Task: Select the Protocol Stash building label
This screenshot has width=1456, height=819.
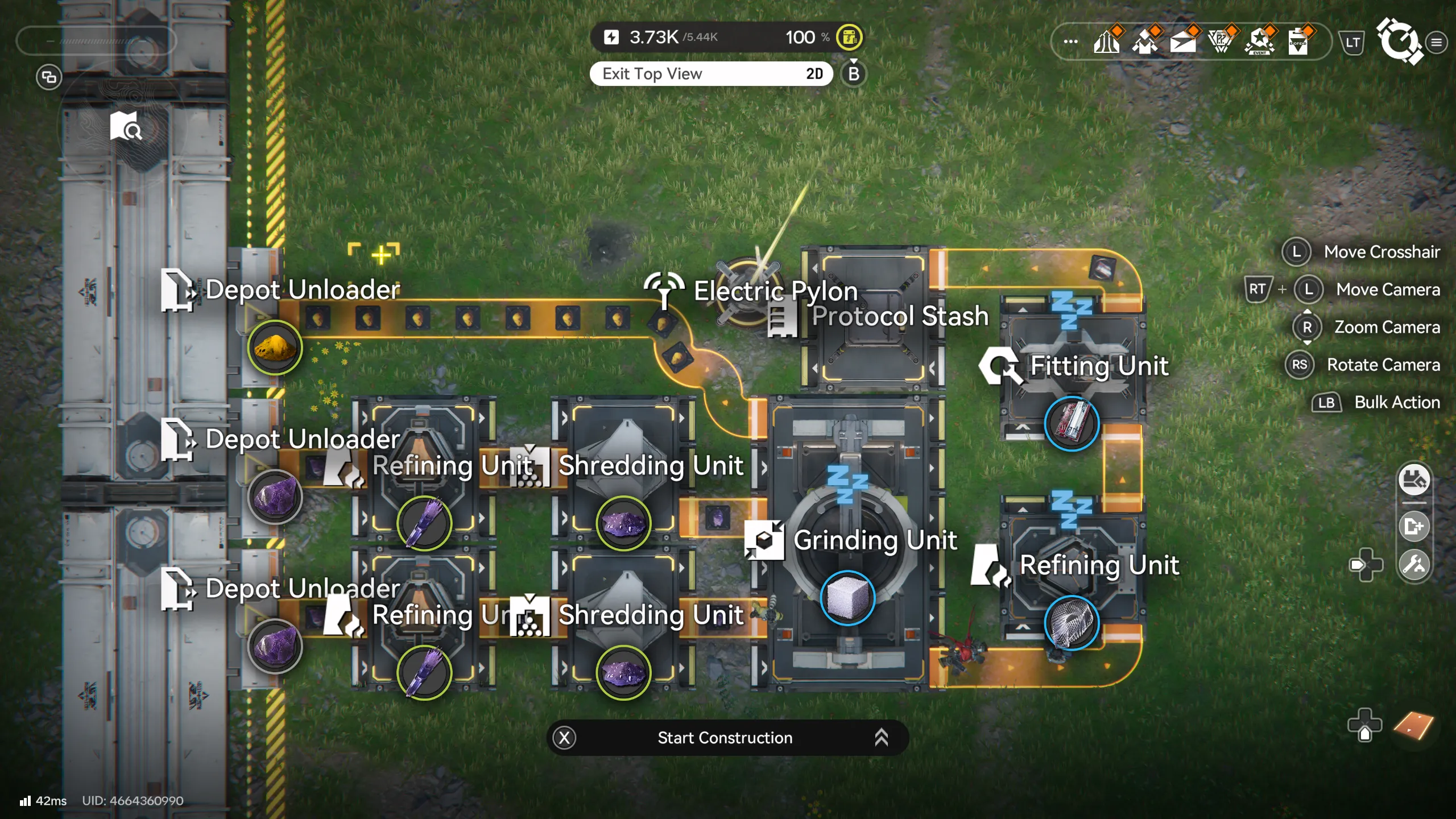Action: [900, 316]
